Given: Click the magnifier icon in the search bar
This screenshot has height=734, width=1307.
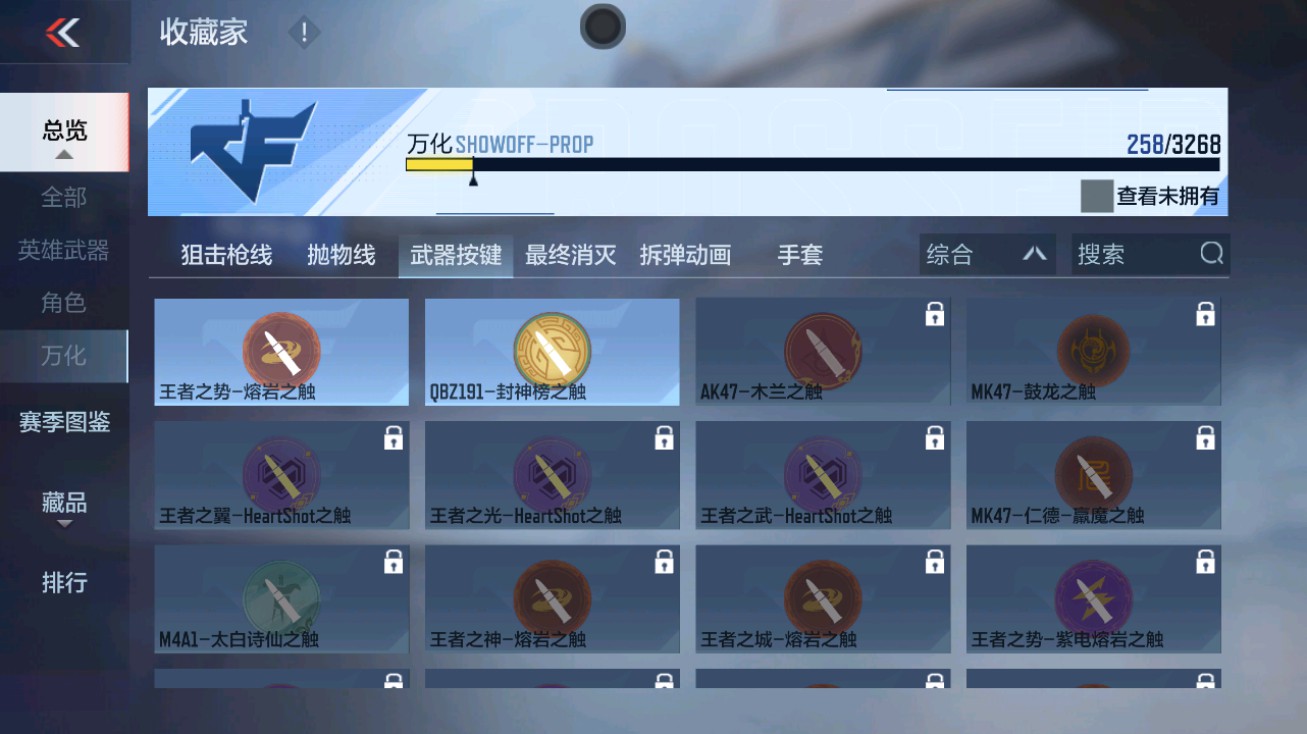Looking at the screenshot, I should [1213, 254].
